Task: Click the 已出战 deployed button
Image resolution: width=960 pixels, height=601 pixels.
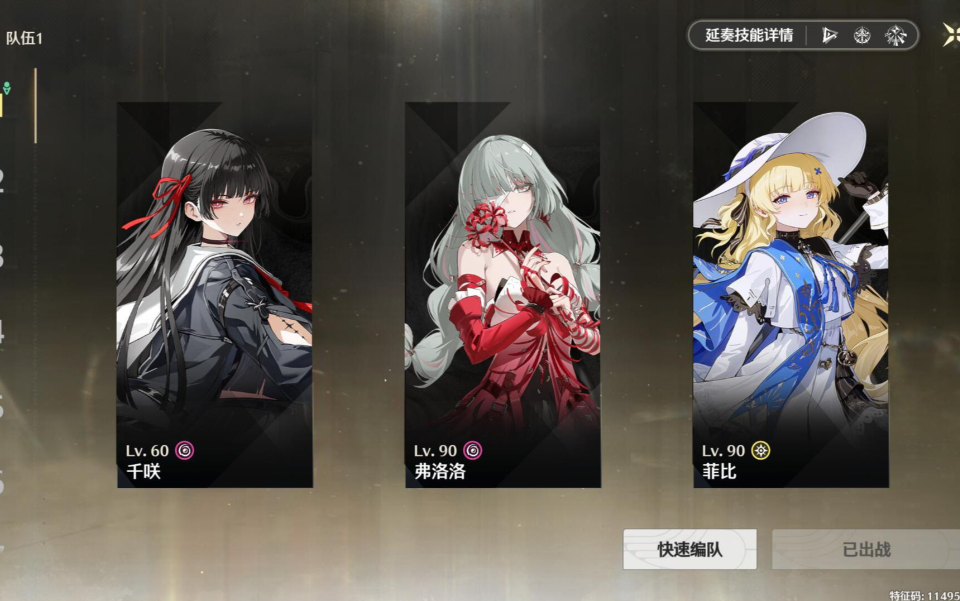Action: click(x=865, y=549)
